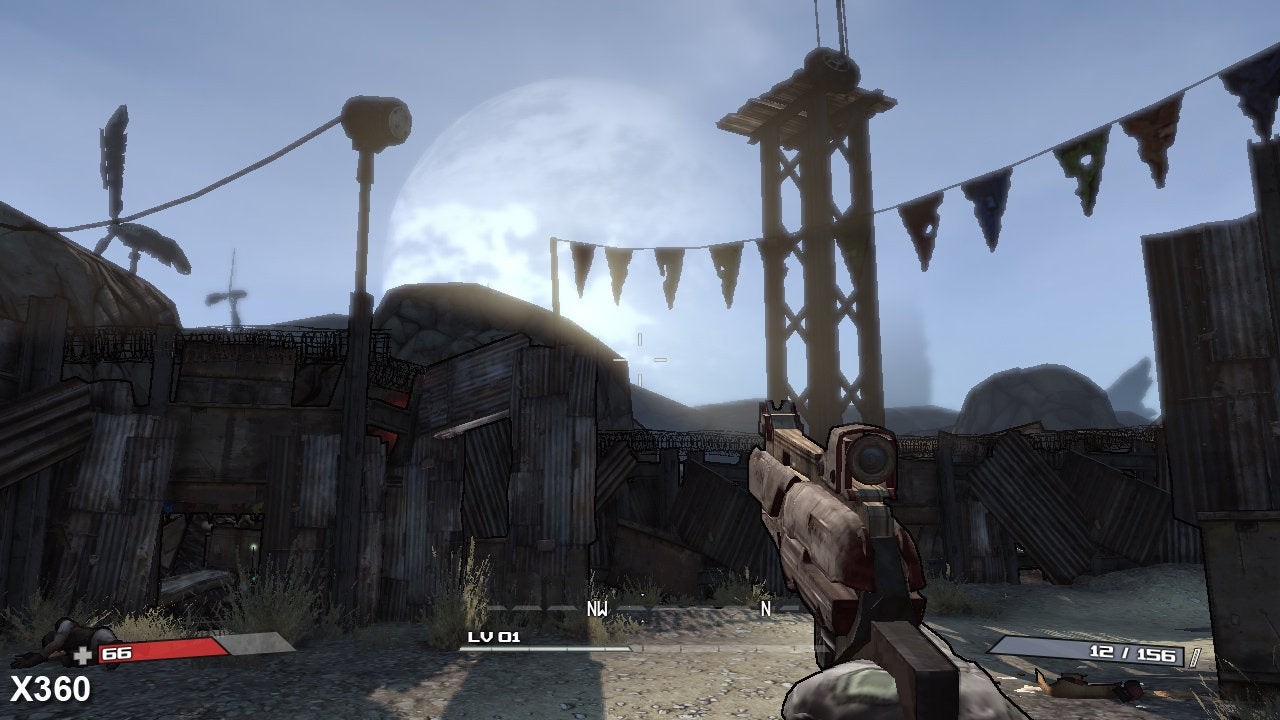
Task: Click the NW heading on the compass
Action: tap(597, 607)
